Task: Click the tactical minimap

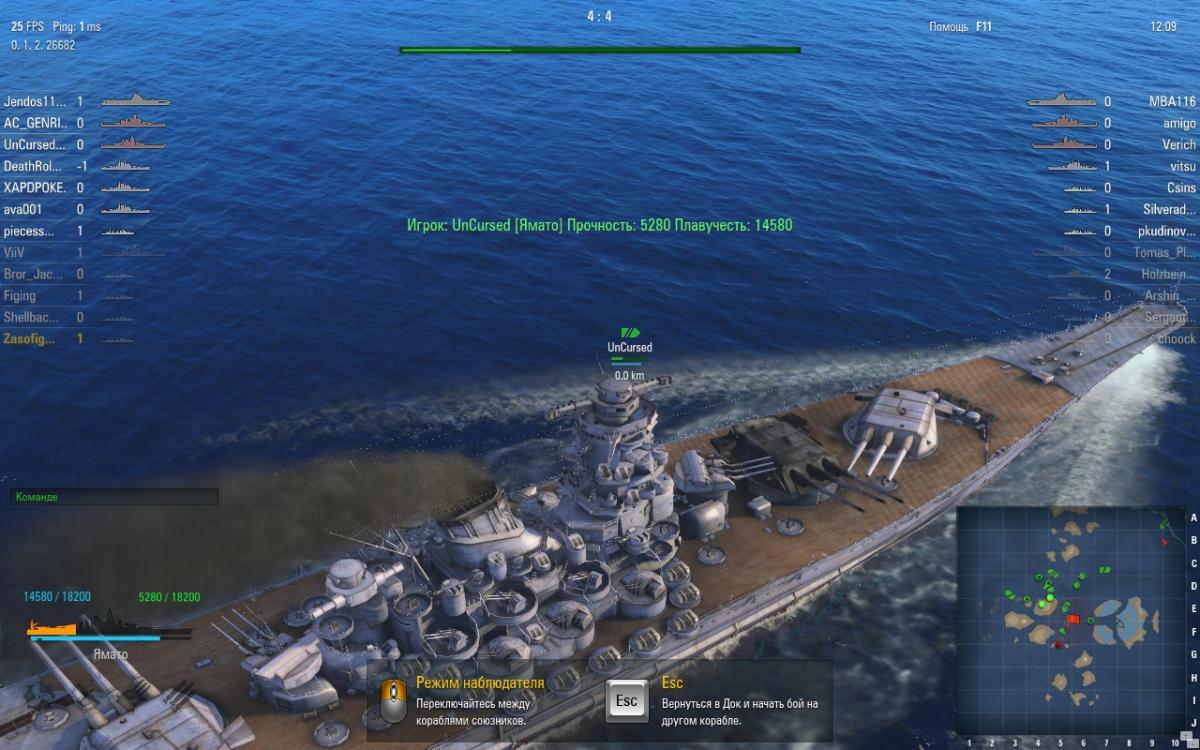Action: 1070,620
